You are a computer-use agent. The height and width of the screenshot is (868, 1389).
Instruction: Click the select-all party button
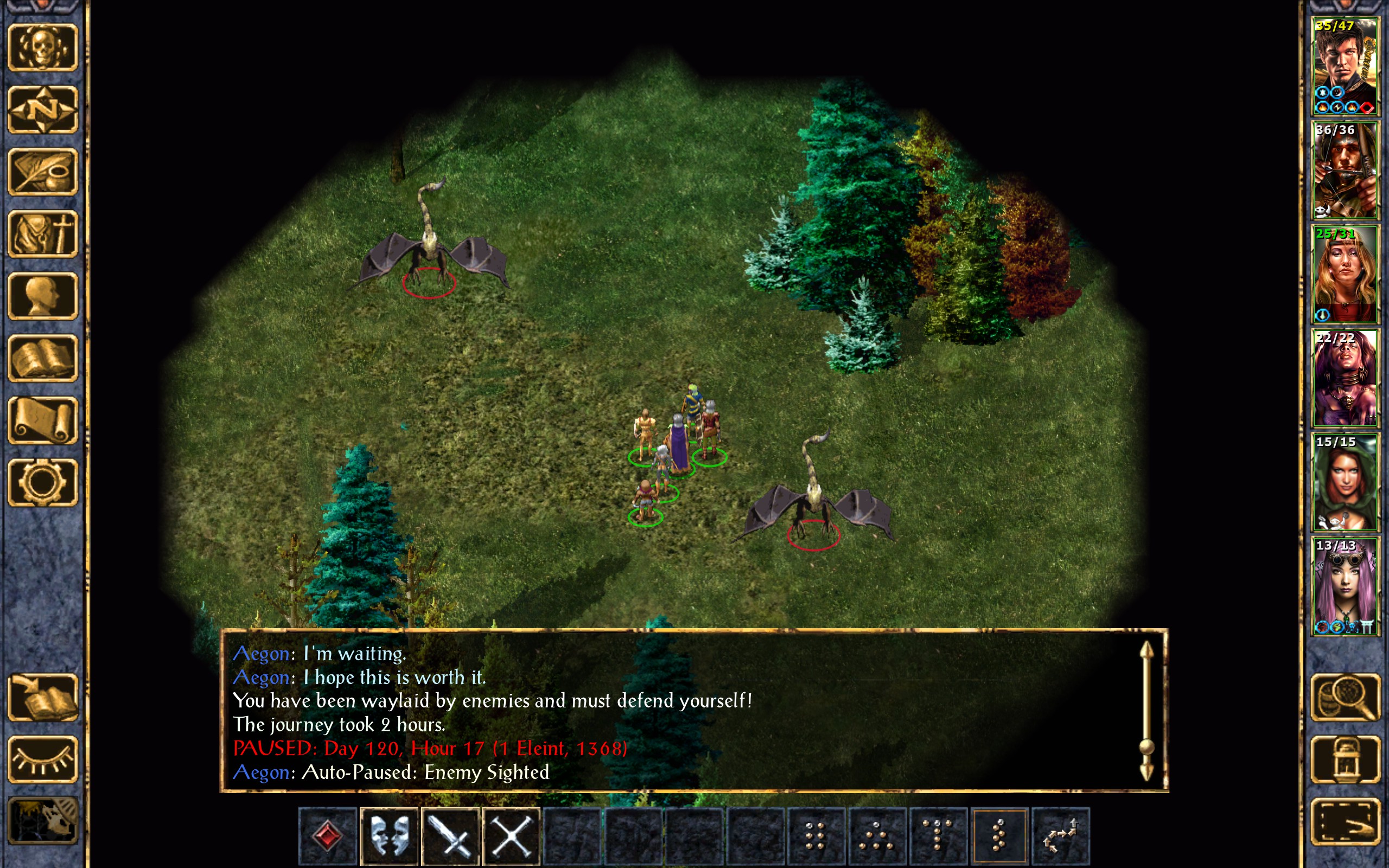click(x=1346, y=821)
